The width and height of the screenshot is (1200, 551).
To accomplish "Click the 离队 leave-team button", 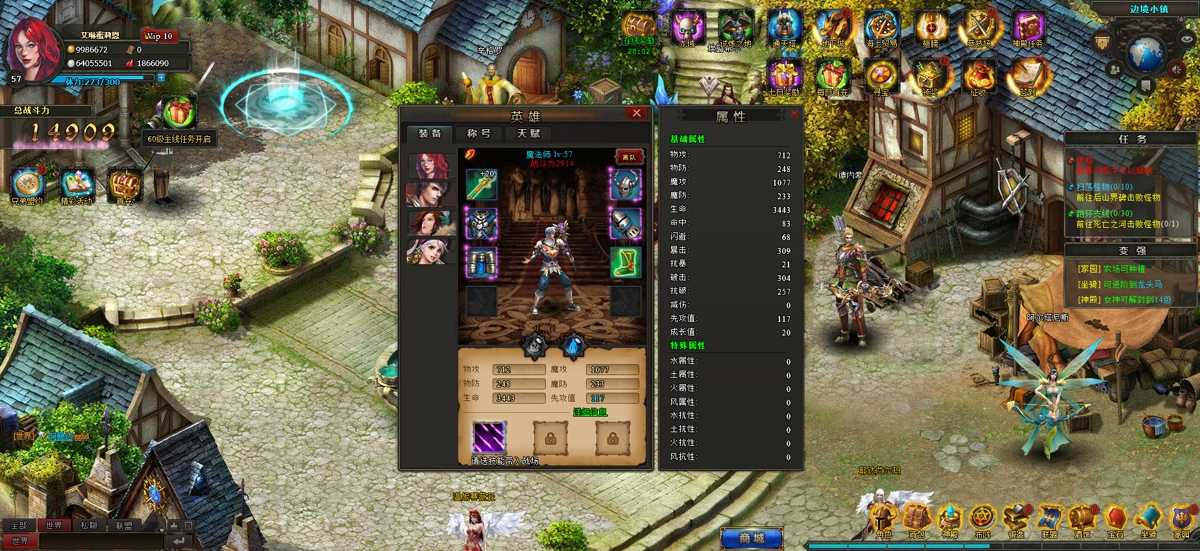I will (629, 157).
